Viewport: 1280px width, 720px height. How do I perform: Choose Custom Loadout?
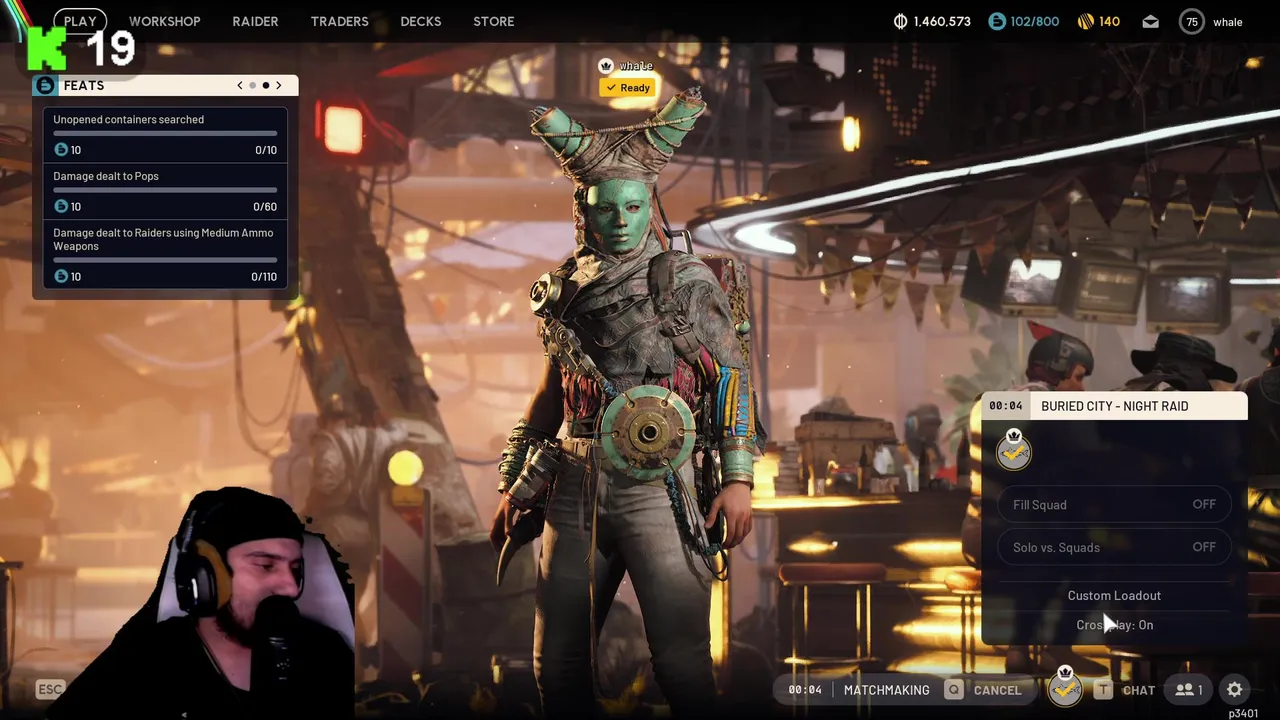tap(1114, 595)
